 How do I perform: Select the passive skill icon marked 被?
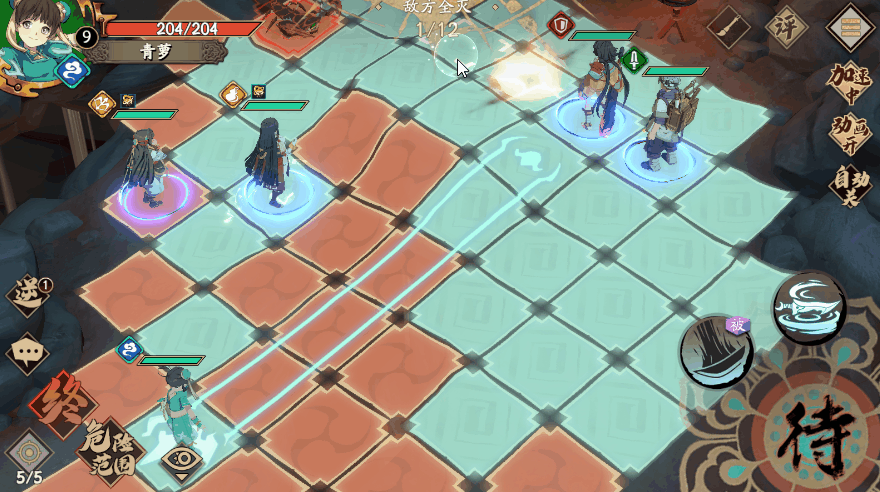[716, 351]
